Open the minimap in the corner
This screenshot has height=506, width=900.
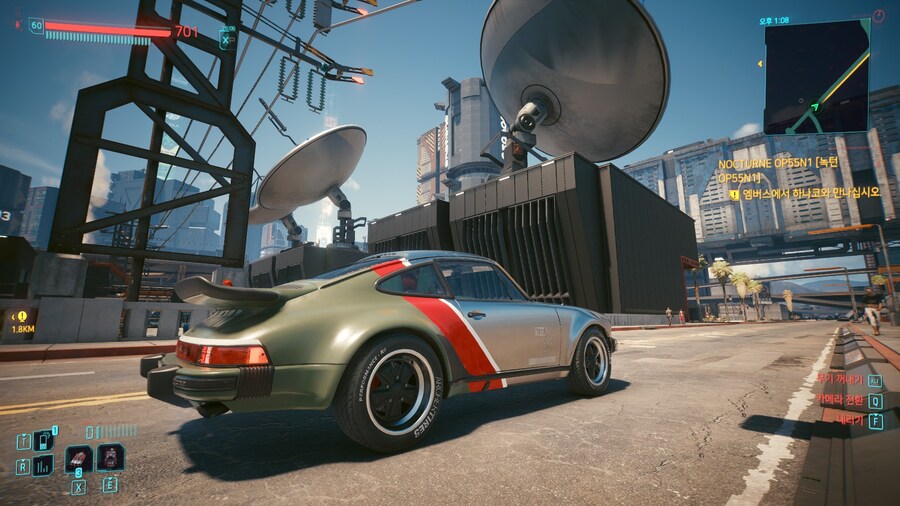pos(816,75)
